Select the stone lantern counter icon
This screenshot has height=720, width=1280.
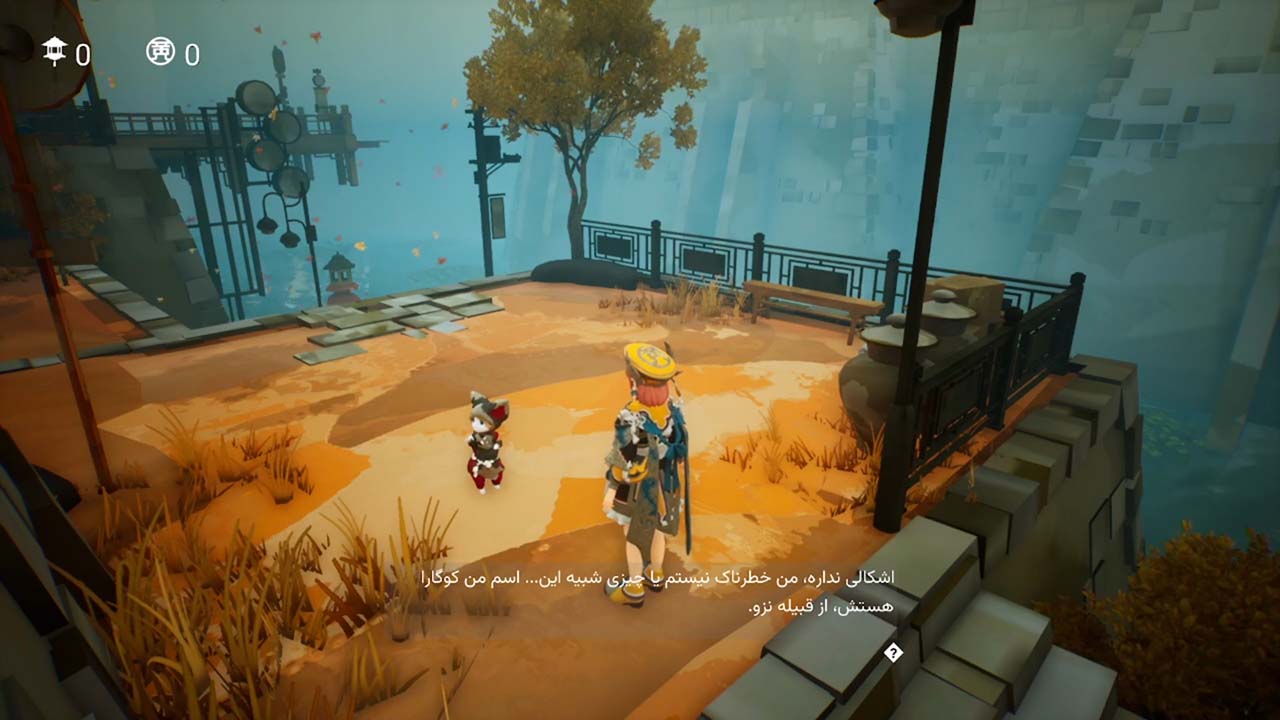[54, 51]
